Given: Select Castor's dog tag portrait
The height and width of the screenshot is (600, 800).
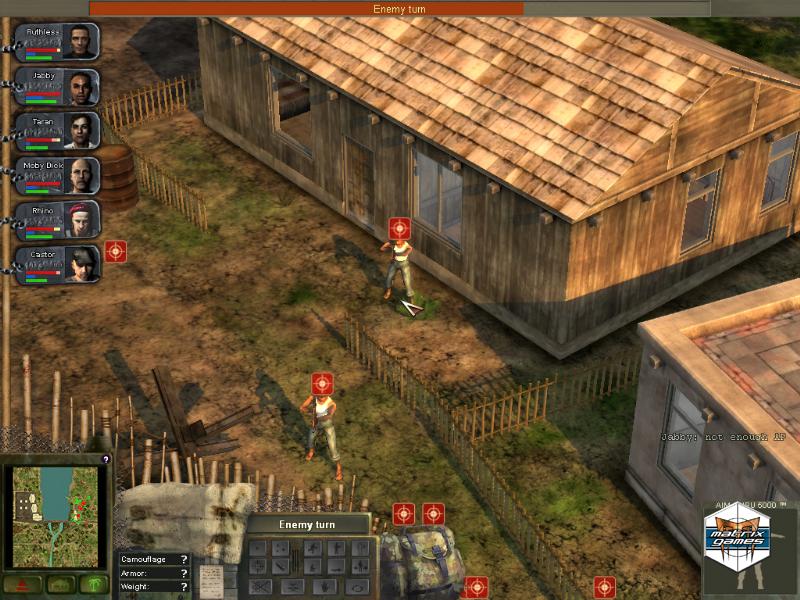Looking at the screenshot, I should point(60,265).
